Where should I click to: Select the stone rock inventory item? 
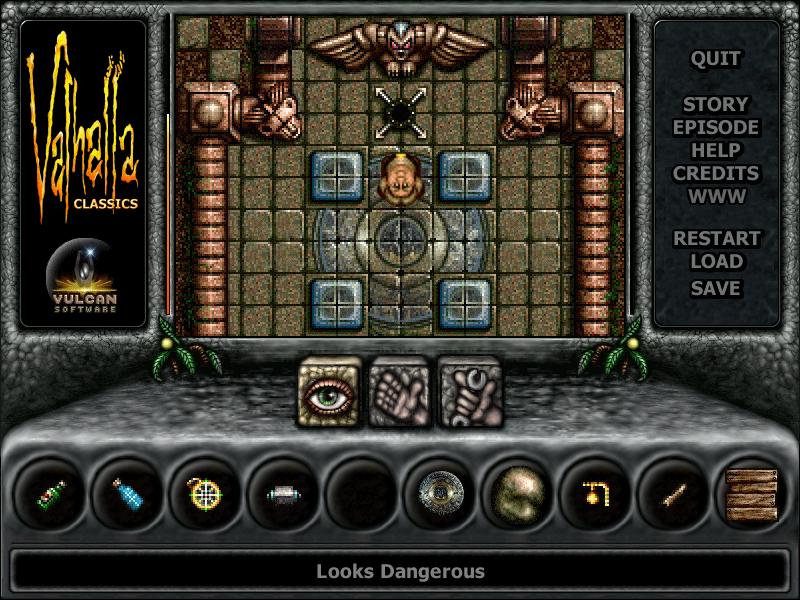click(x=520, y=493)
